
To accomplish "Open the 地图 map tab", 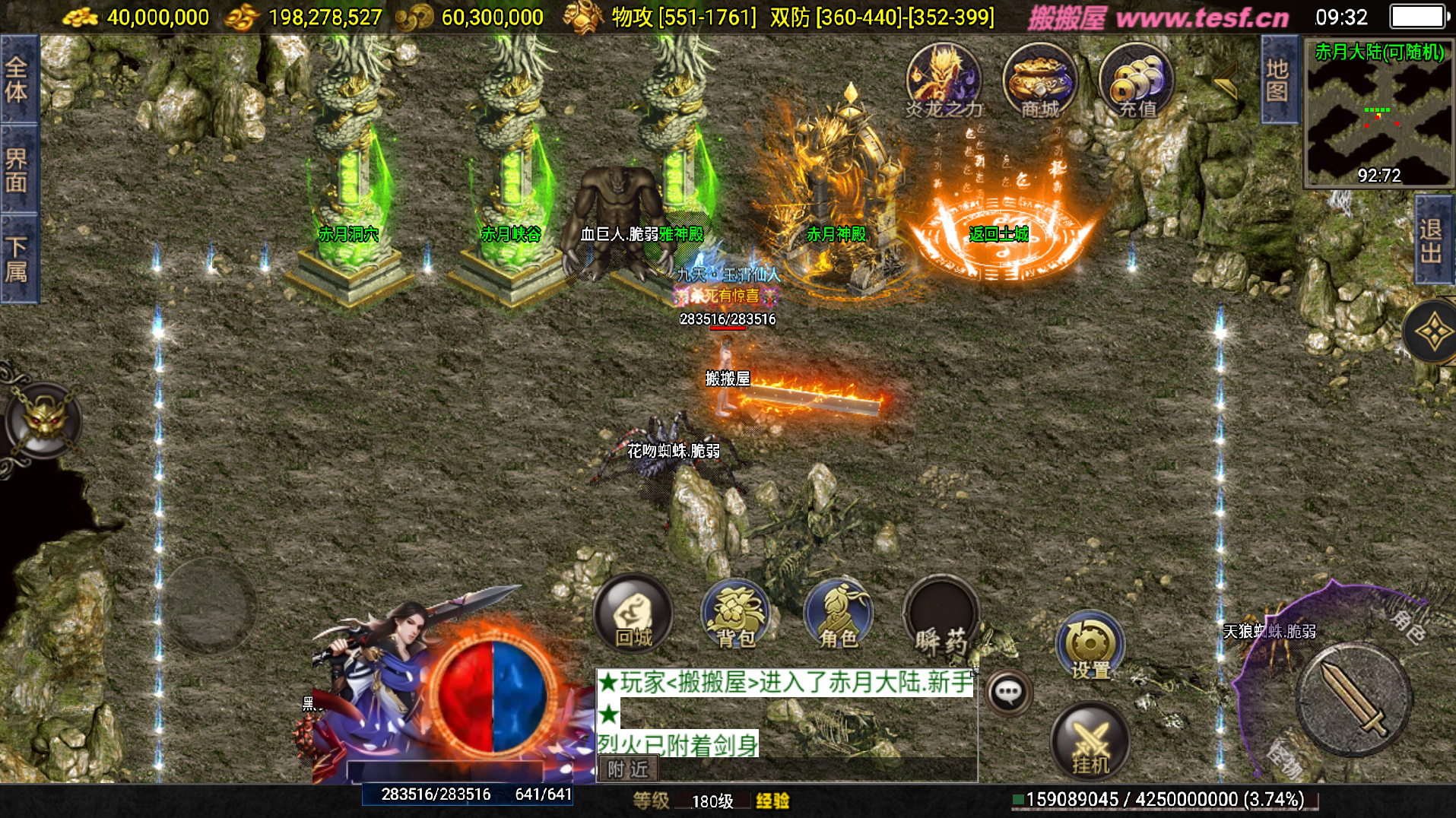I will pos(1277,80).
